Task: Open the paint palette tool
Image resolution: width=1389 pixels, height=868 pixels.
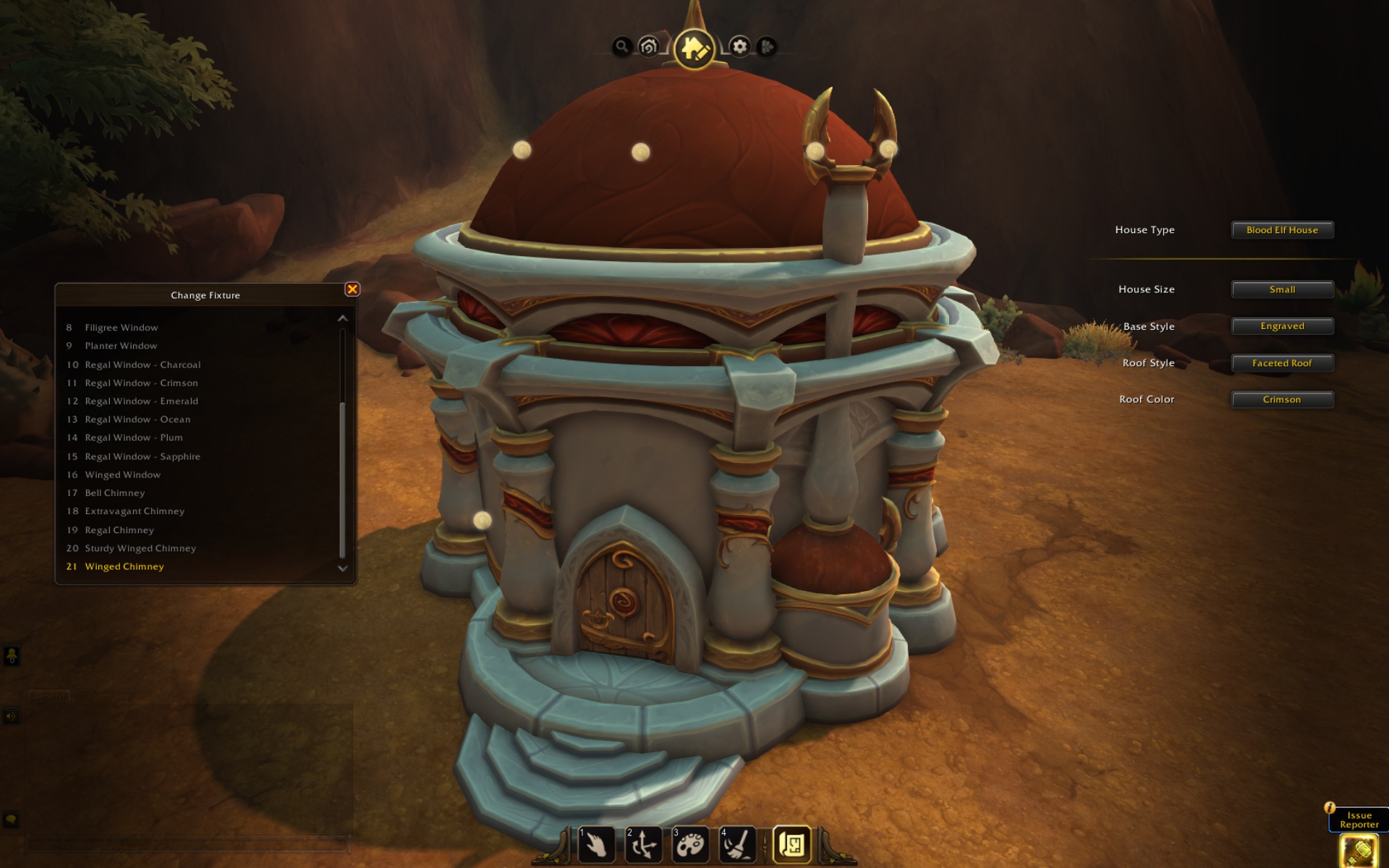Action: (691, 844)
